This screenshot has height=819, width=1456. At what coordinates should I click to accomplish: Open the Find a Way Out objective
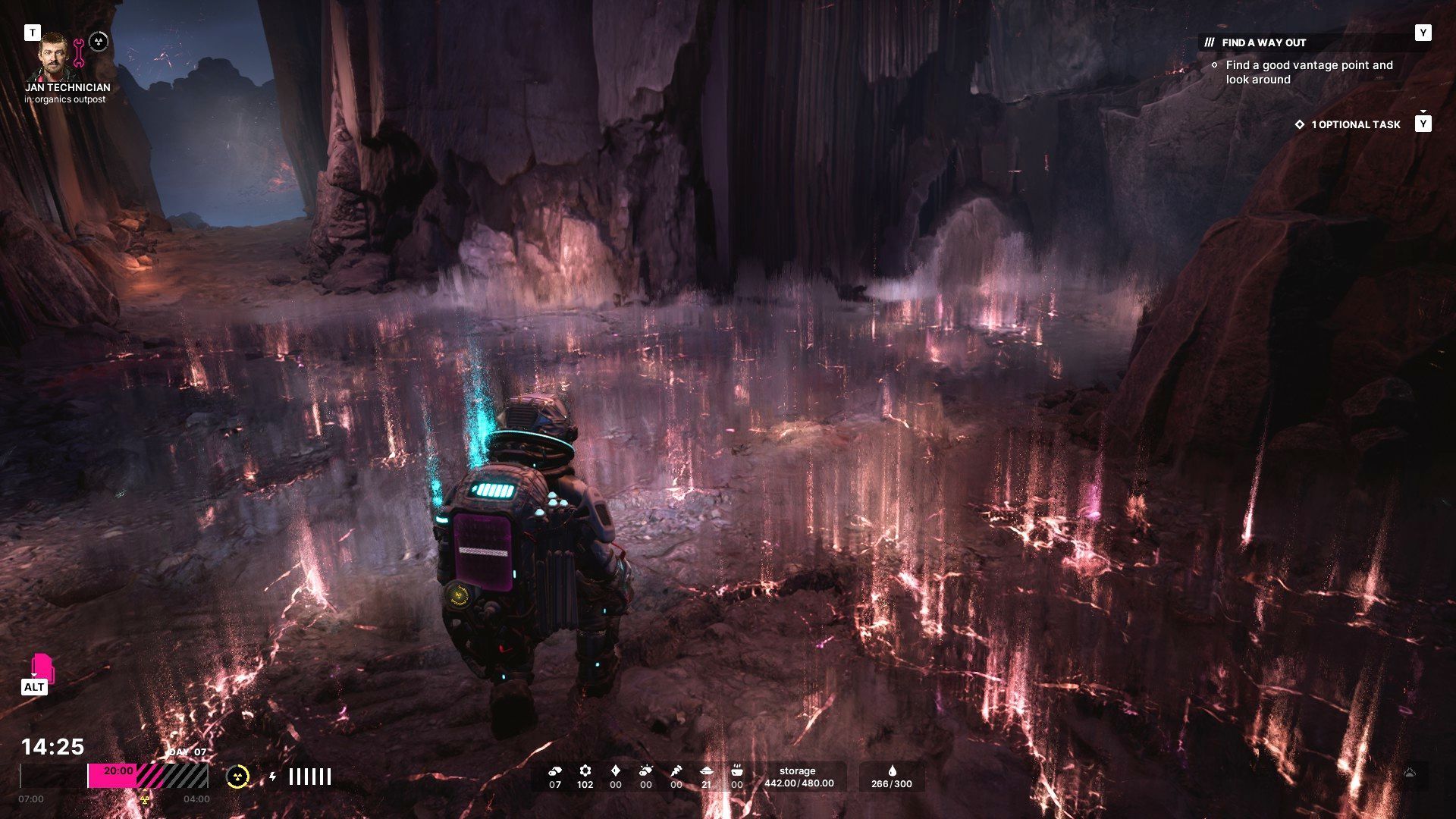coord(1263,42)
